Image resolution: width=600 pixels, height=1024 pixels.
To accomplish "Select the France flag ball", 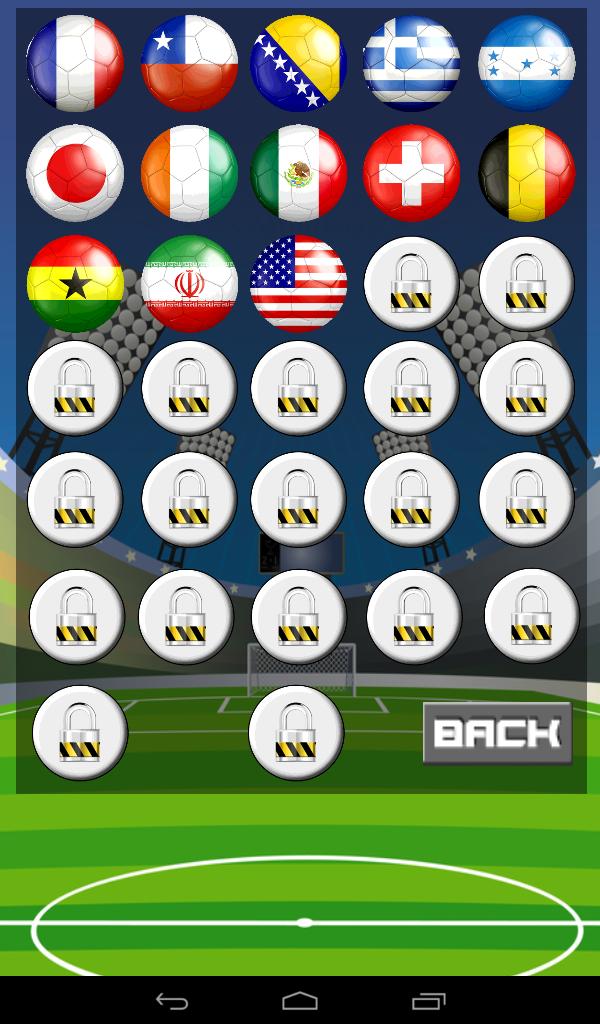I will (75, 63).
